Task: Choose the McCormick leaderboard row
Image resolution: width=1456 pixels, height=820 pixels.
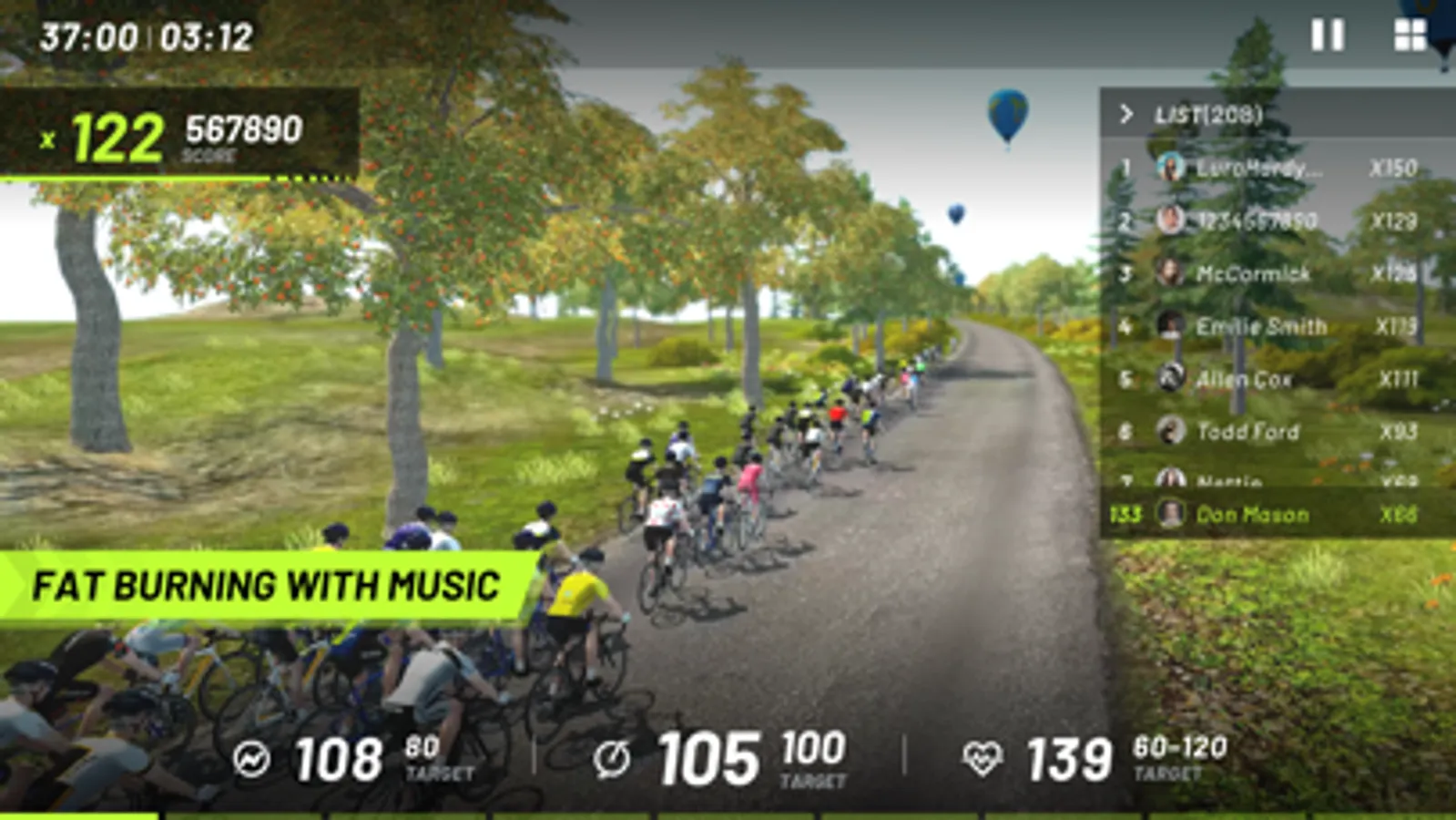Action: click(x=1275, y=273)
